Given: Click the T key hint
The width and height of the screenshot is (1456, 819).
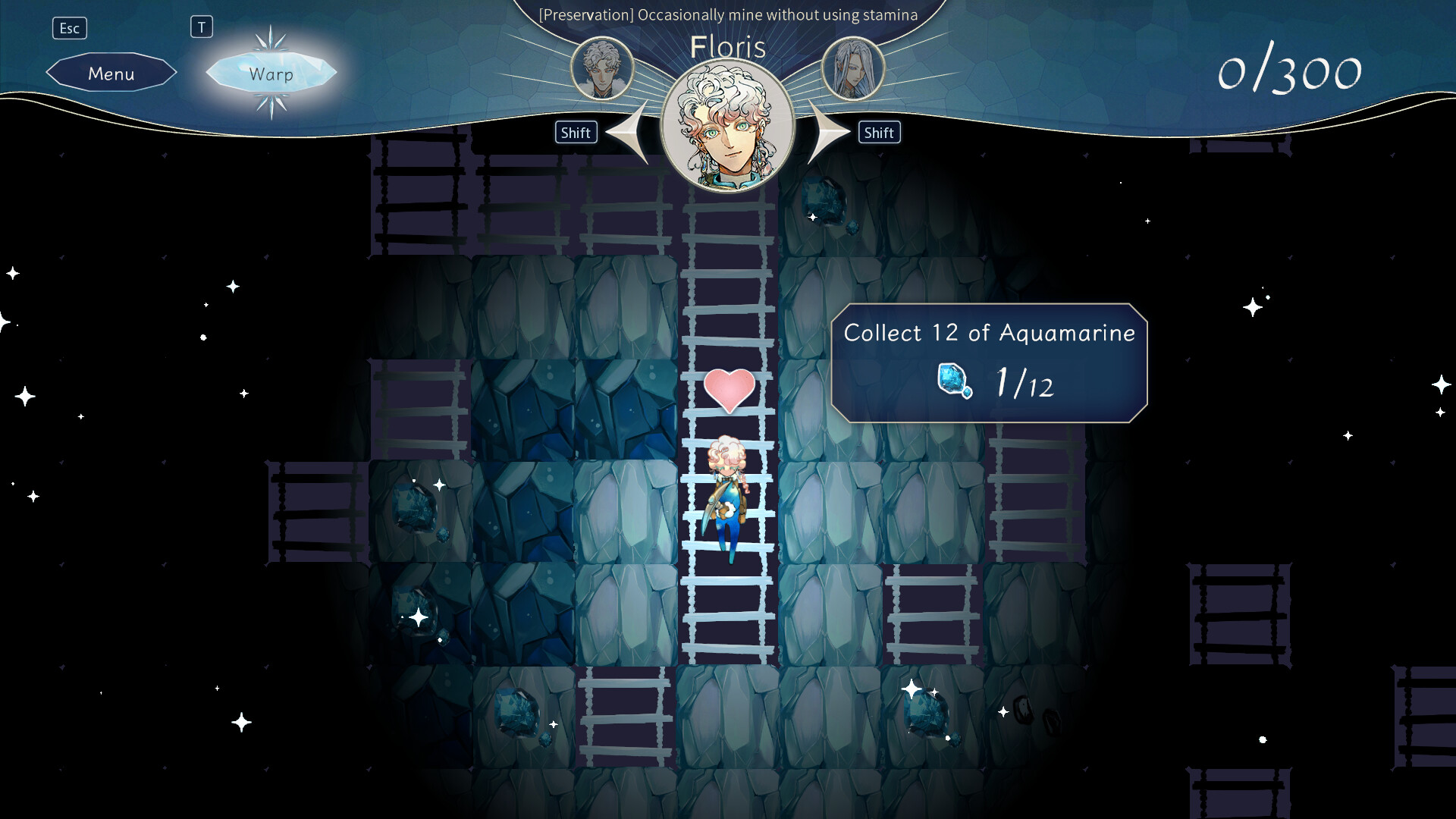Looking at the screenshot, I should 202,27.
